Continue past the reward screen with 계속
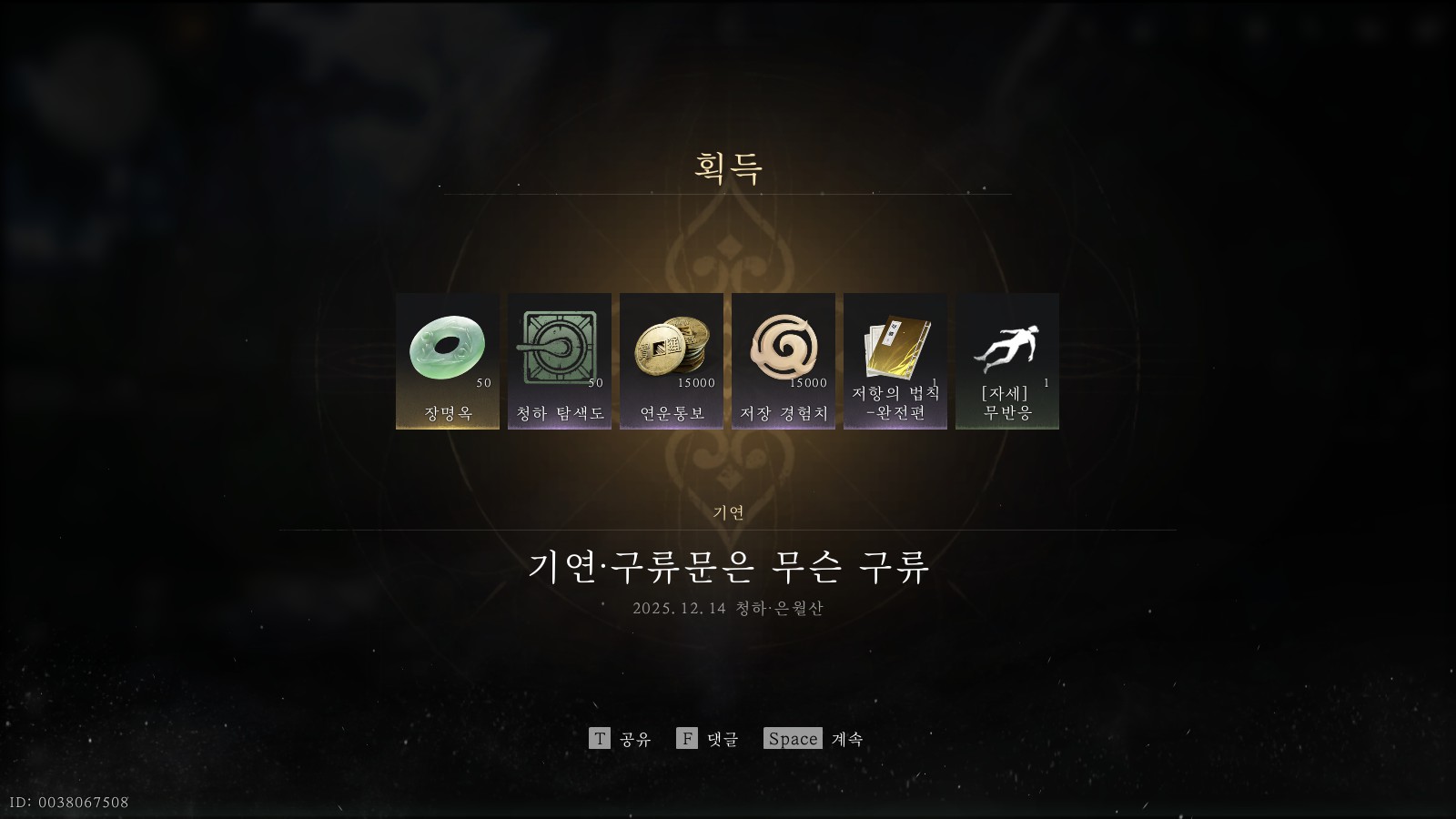1456x819 pixels. 813,739
